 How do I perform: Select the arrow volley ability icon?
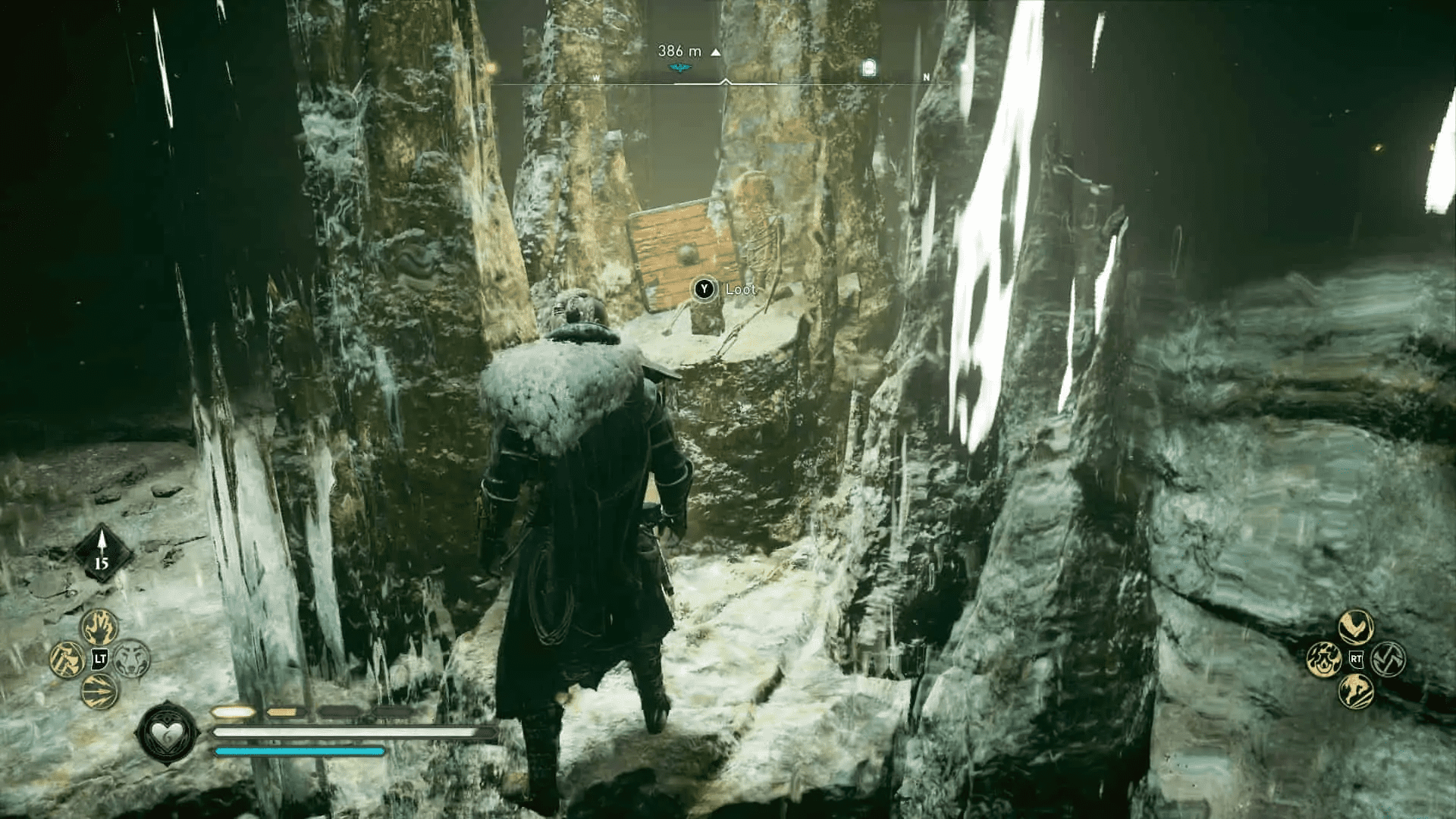(x=99, y=692)
